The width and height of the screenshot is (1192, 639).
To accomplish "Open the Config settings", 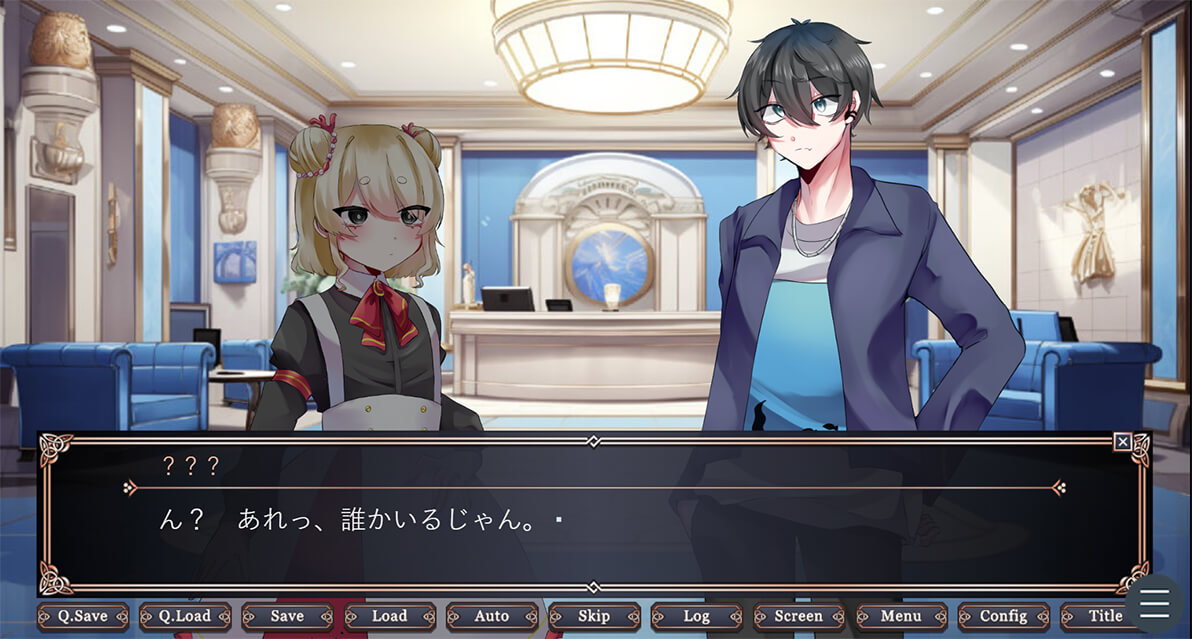I will (x=1003, y=616).
